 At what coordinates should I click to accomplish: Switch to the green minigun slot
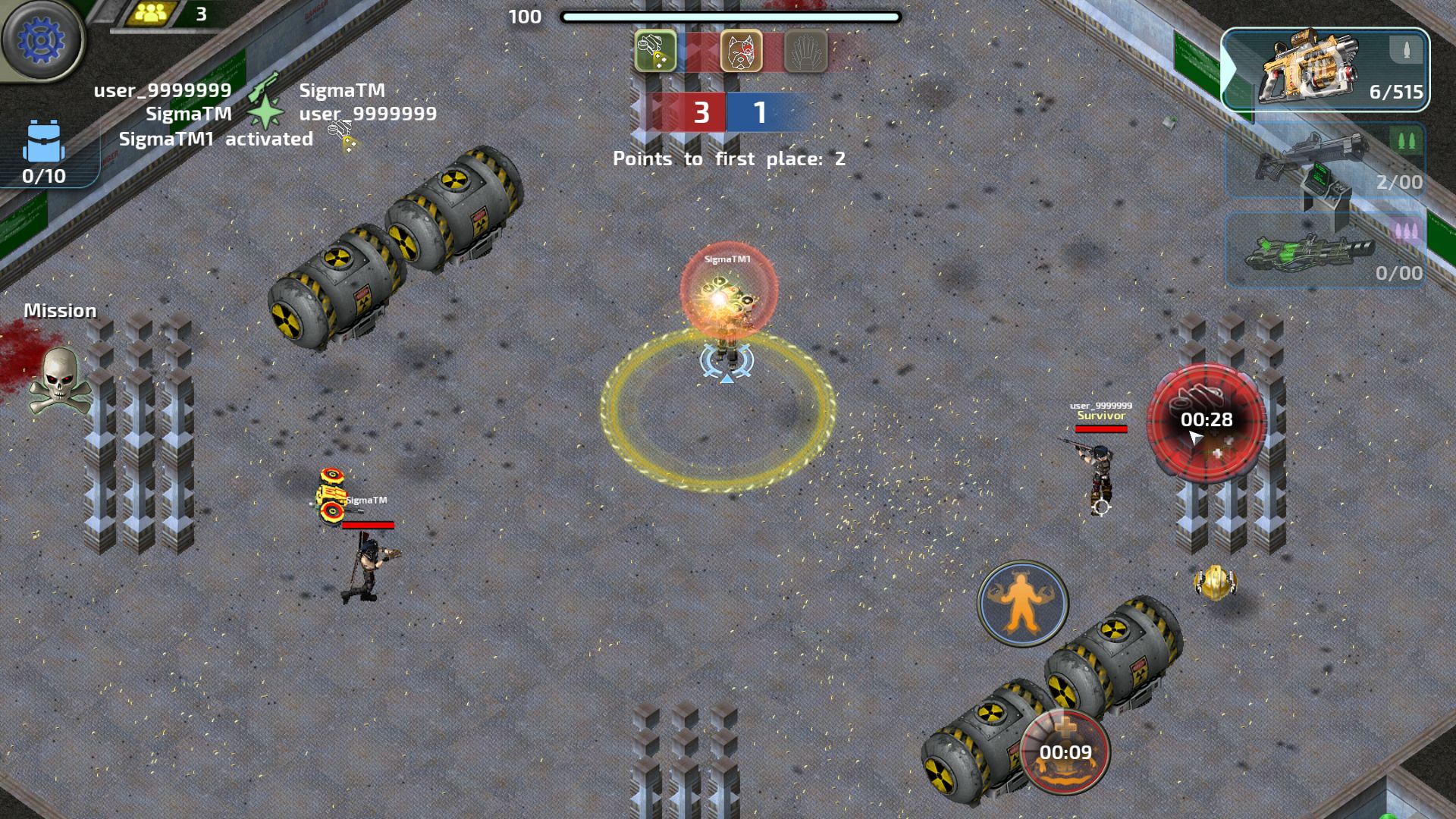click(1325, 250)
